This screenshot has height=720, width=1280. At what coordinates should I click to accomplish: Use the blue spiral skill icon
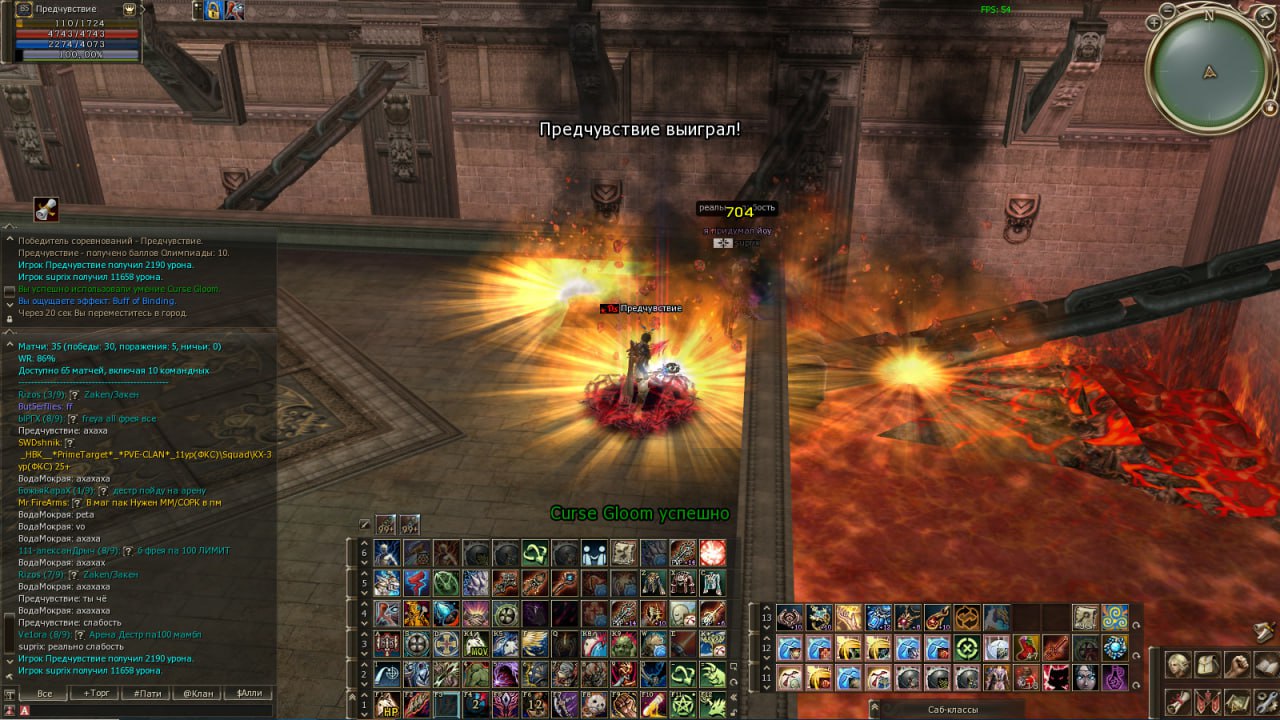1115,617
